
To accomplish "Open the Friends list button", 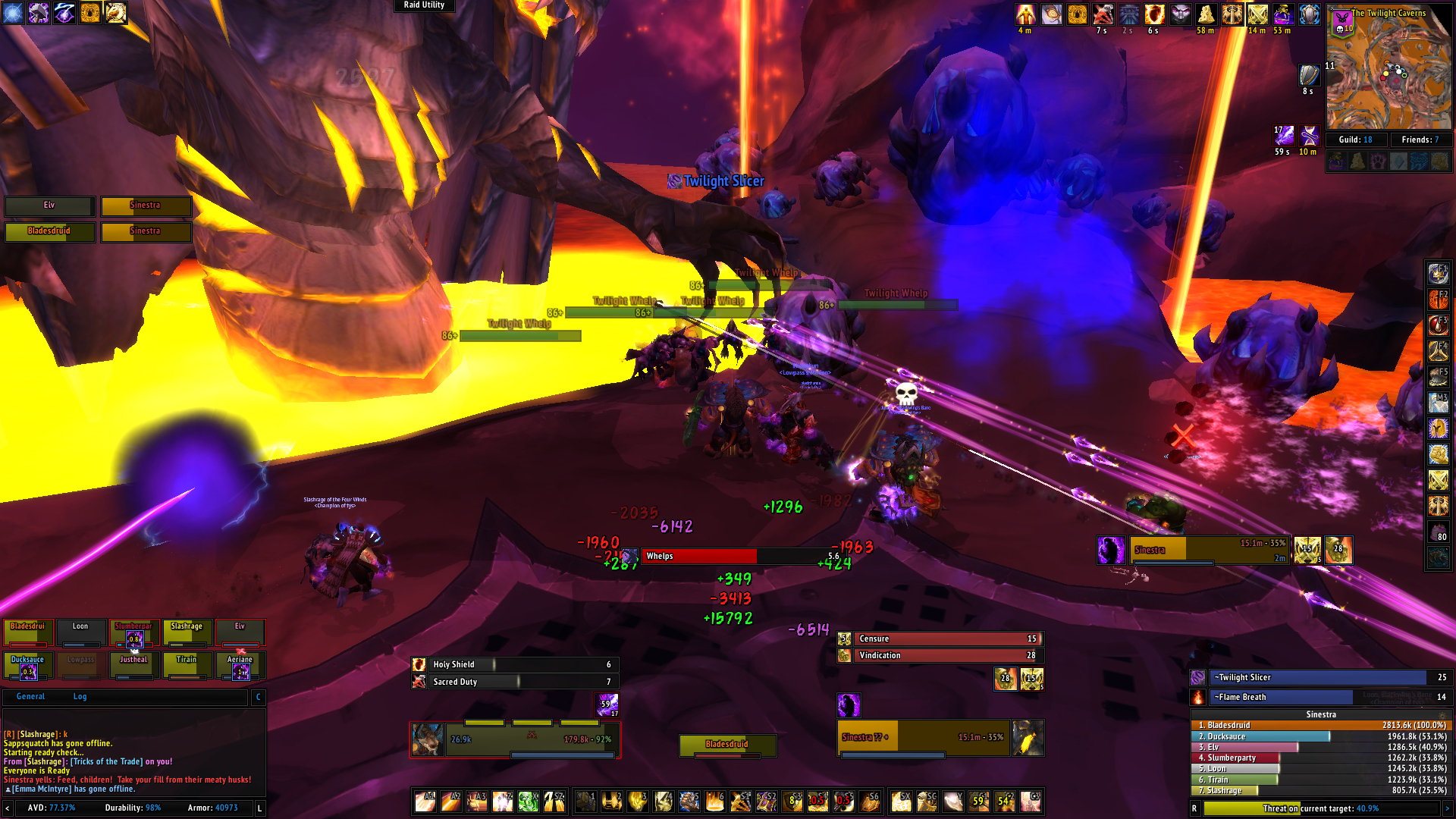I will (x=1420, y=140).
